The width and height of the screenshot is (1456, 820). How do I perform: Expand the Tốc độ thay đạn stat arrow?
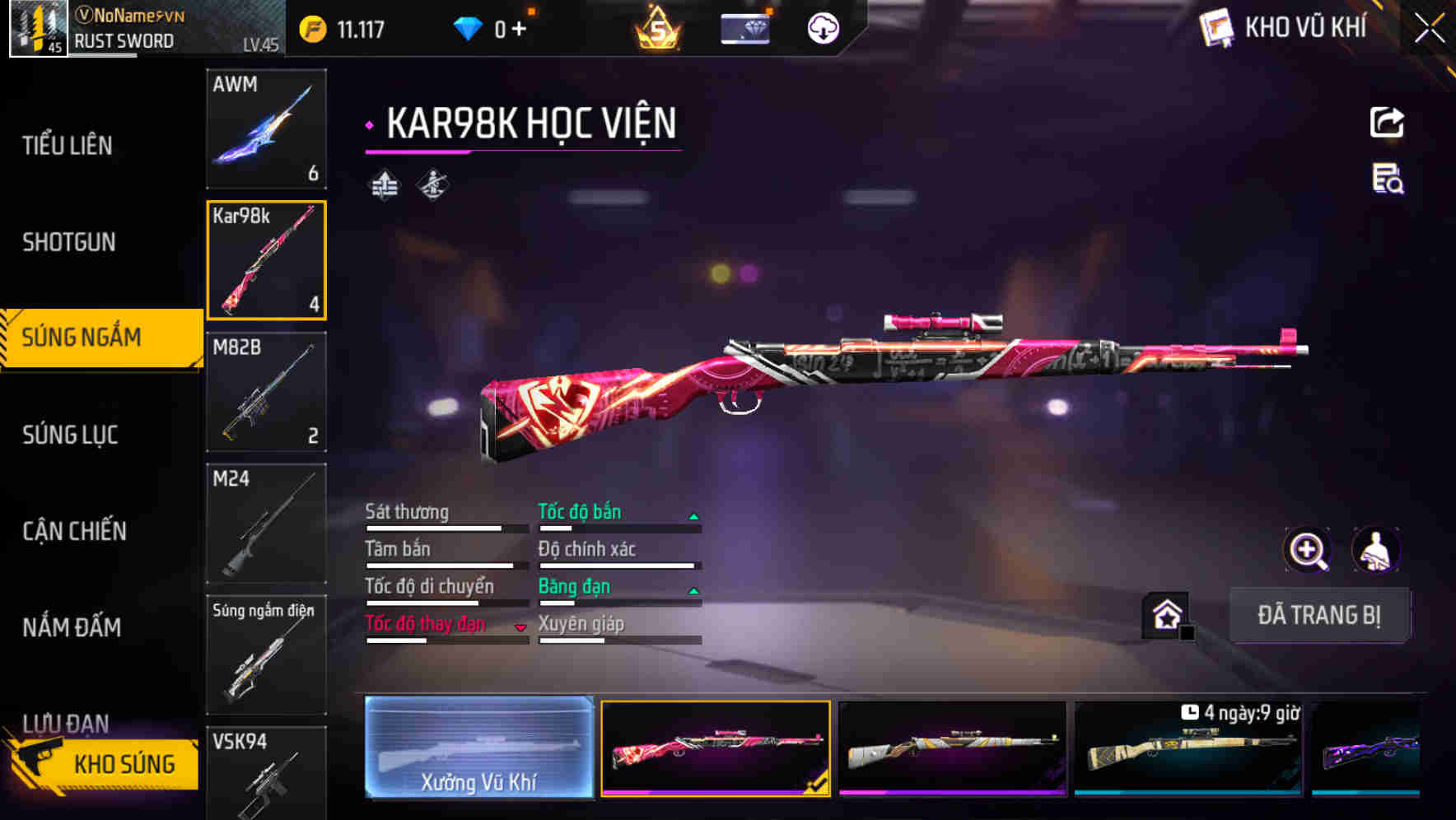point(521,626)
